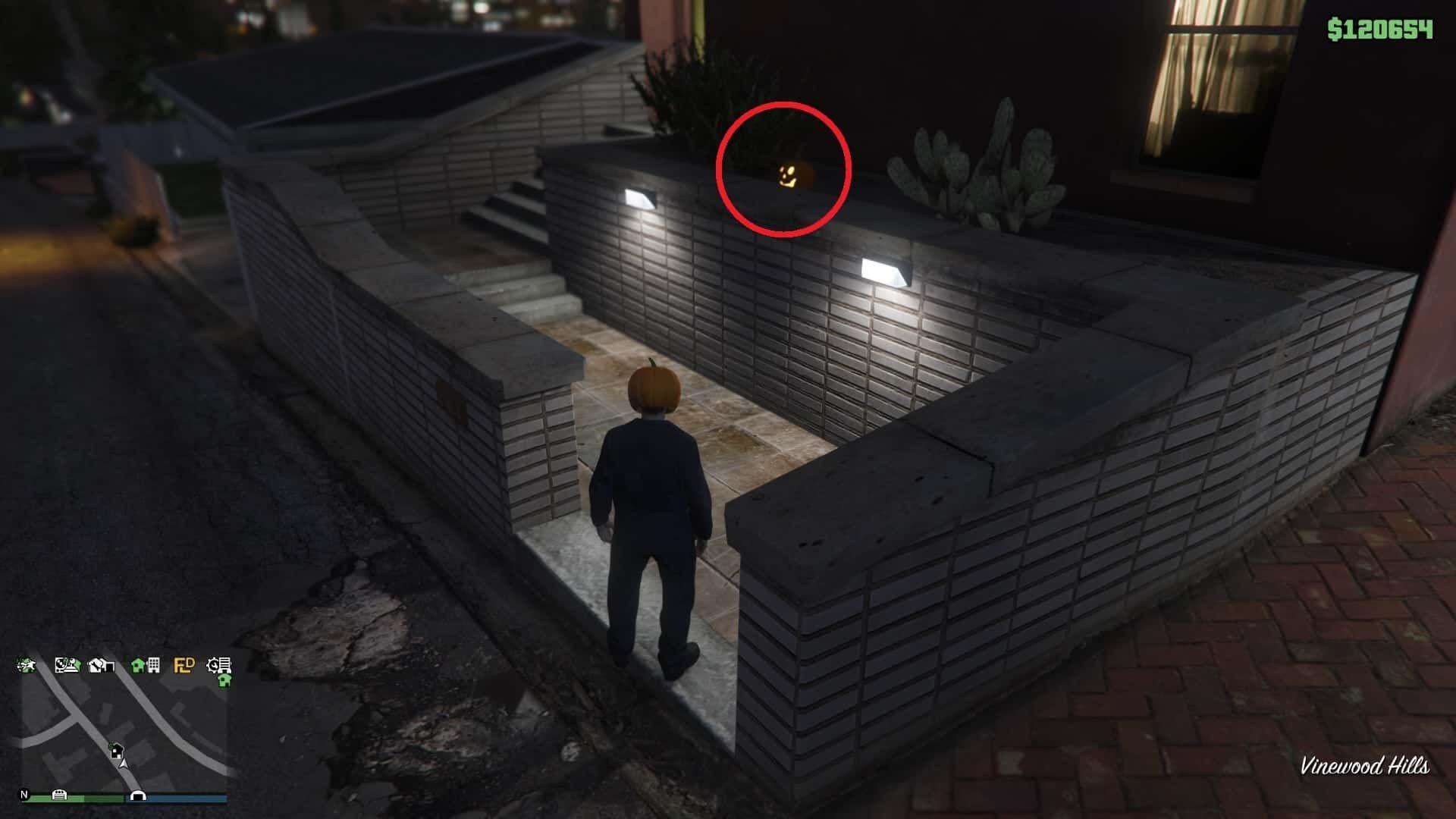The width and height of the screenshot is (1456, 819).
Task: Select the yellow FD blip on minimap
Action: pyautogui.click(x=184, y=666)
